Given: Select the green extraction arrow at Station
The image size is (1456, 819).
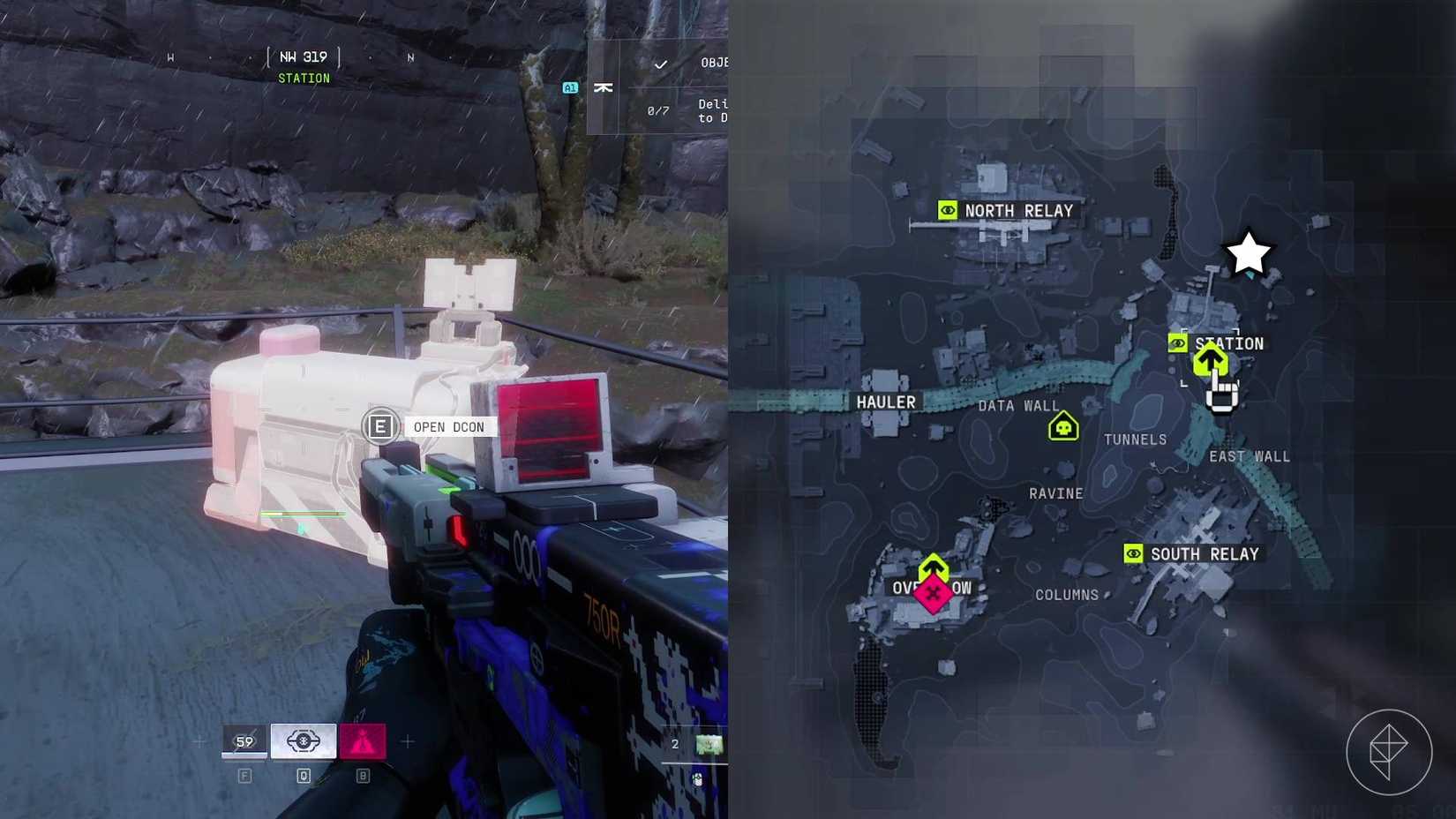Looking at the screenshot, I should 1211,361.
